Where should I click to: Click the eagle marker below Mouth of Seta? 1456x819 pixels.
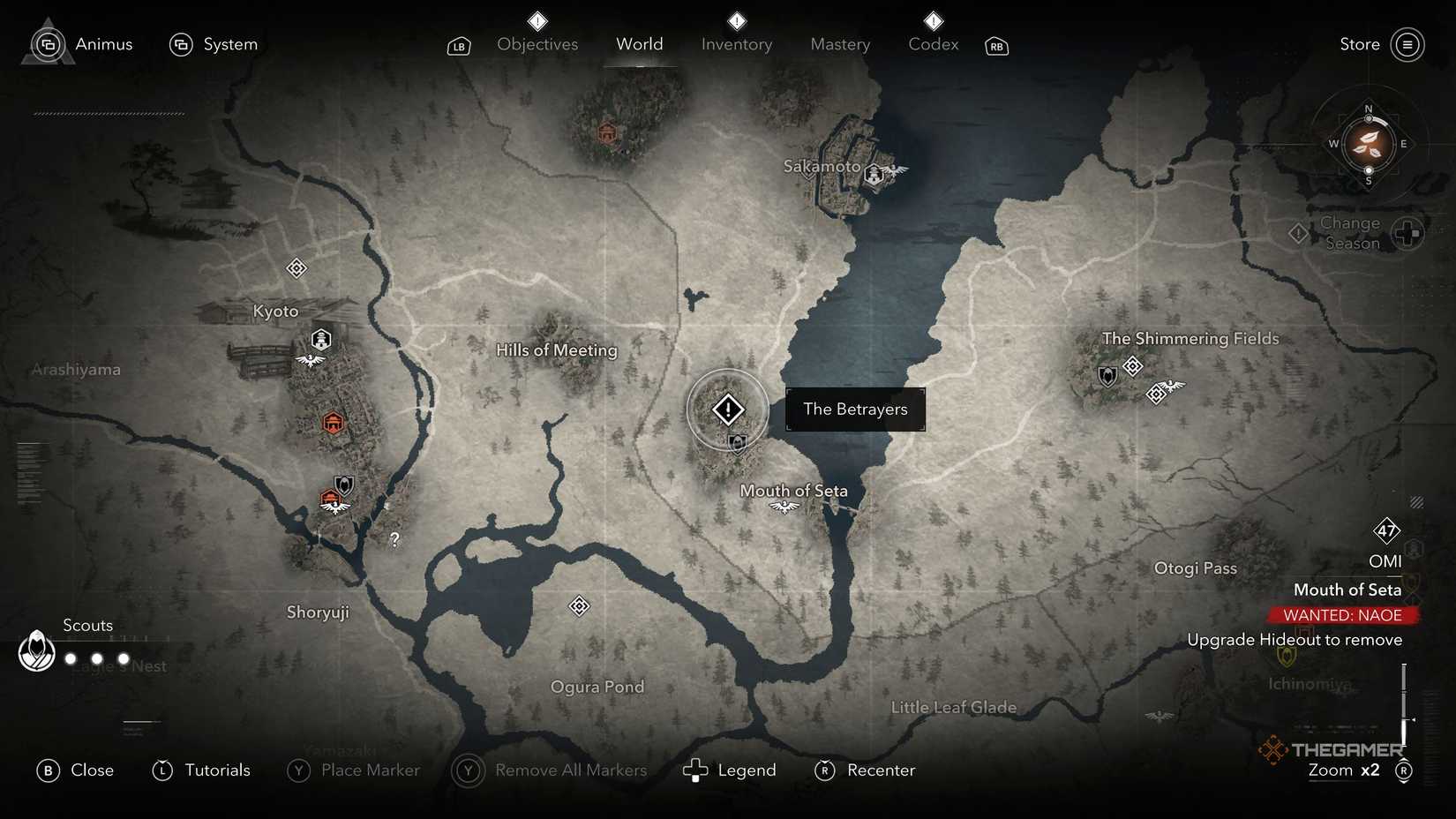(x=783, y=507)
